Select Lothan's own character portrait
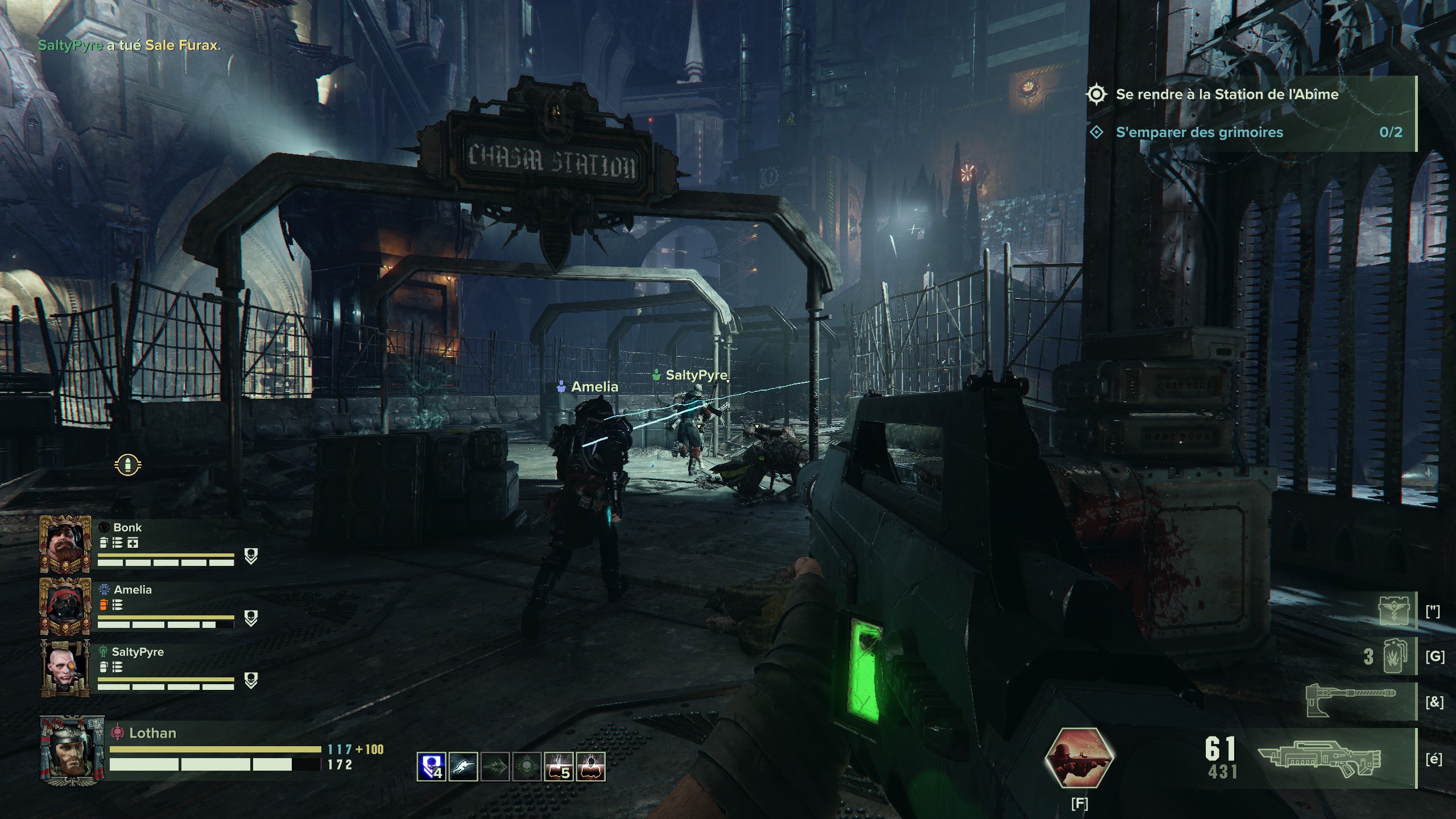 pyautogui.click(x=72, y=747)
